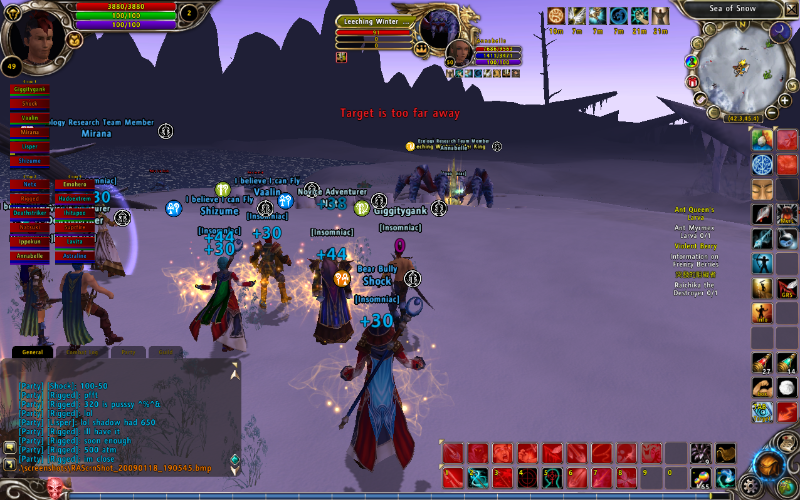800x500 pixels.
Task: Open the backpack from the corner menu
Action: click(768, 465)
